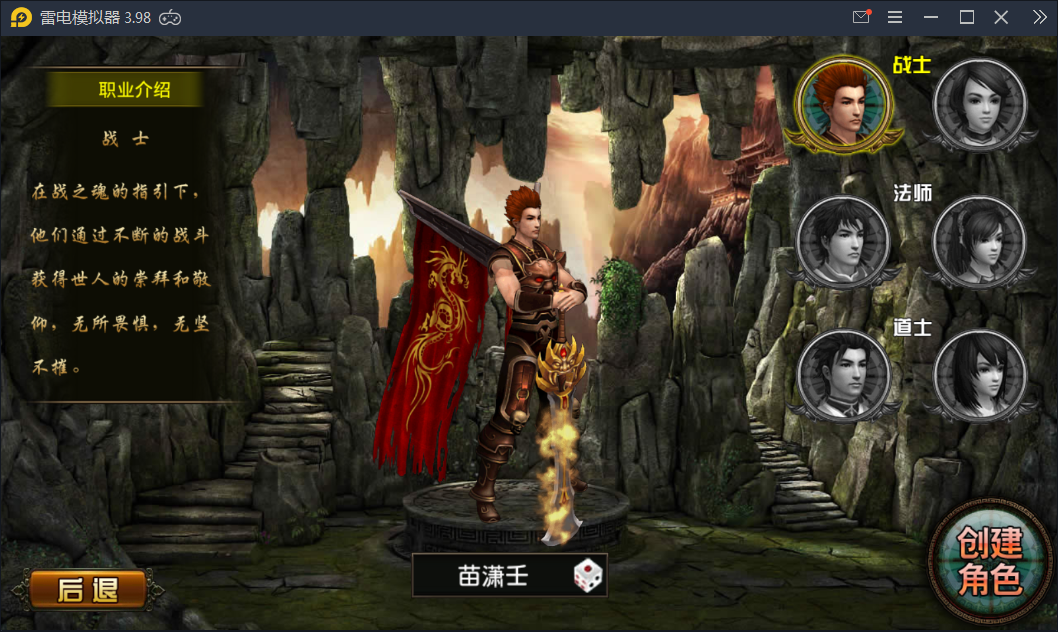Choose the male Taoist portrait

click(x=842, y=375)
